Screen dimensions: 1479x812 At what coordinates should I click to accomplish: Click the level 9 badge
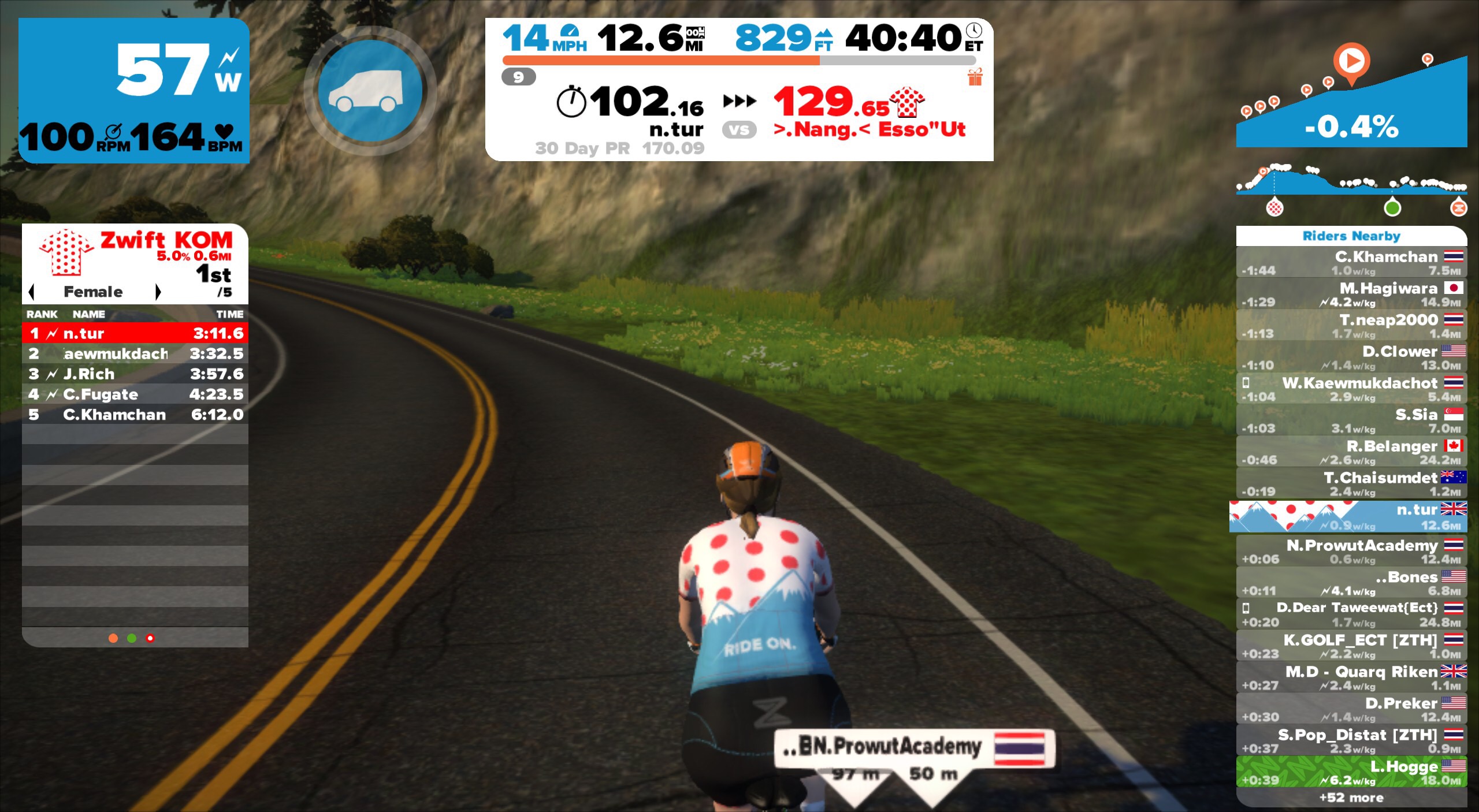518,77
